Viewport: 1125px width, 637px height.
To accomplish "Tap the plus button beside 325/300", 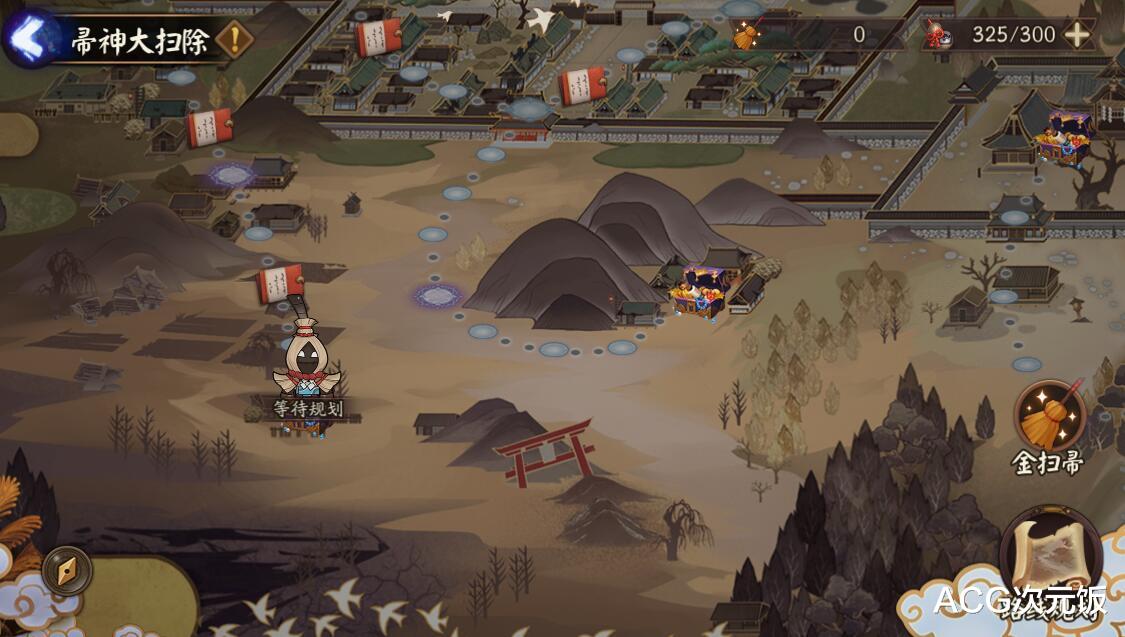I will coord(1077,34).
